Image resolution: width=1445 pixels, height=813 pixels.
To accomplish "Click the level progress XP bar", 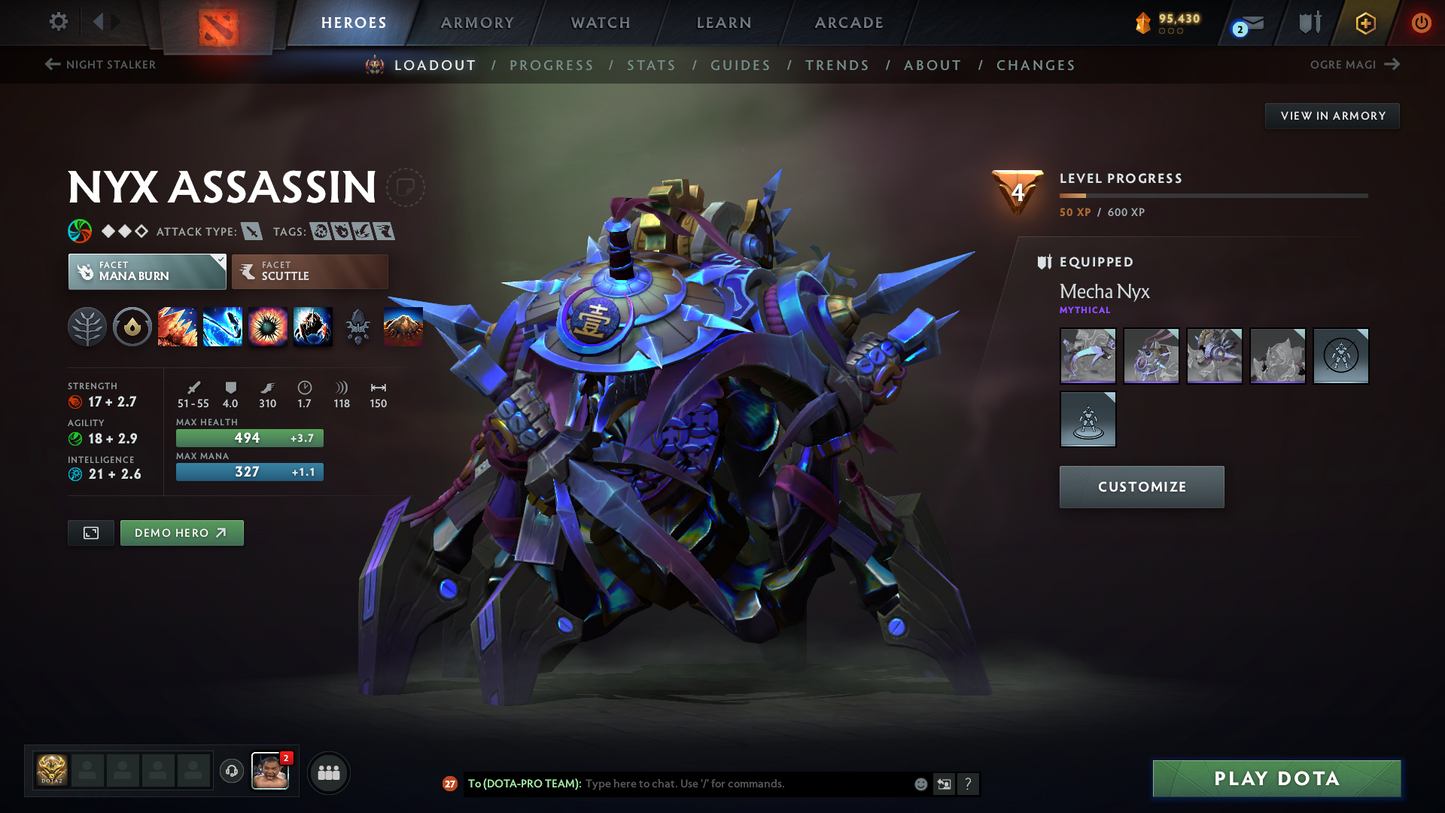I will [x=1213, y=195].
